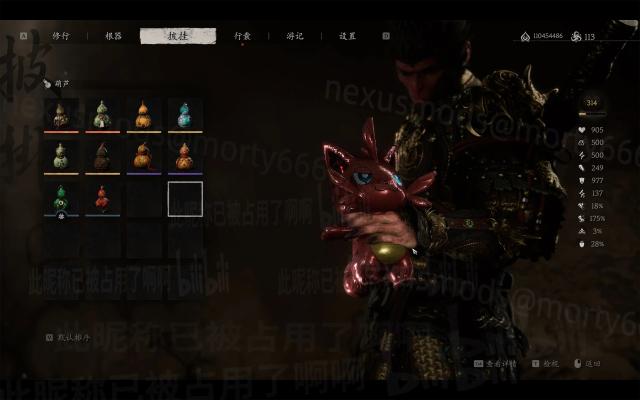The width and height of the screenshot is (640, 400).
Task: Switch to the 修行 tab
Action: 60,36
